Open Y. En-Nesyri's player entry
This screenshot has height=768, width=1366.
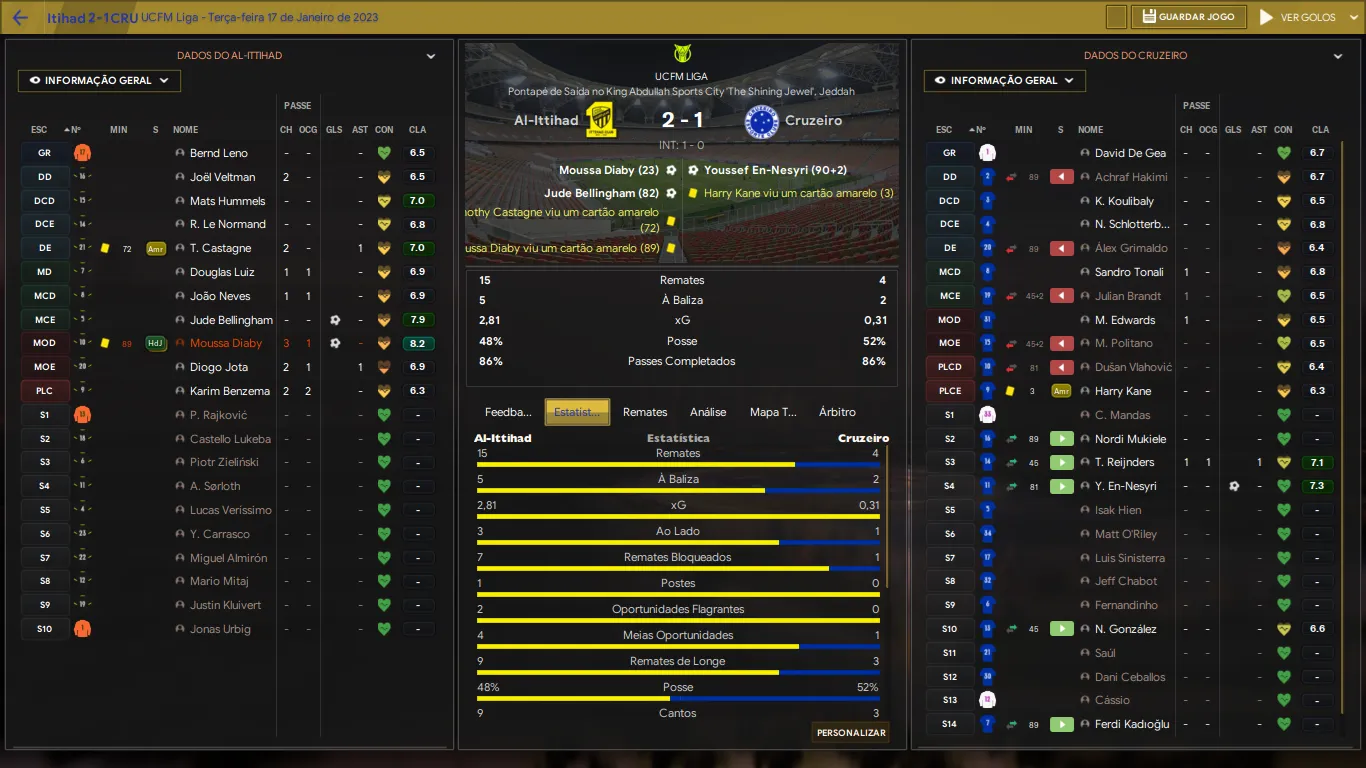(x=1125, y=486)
